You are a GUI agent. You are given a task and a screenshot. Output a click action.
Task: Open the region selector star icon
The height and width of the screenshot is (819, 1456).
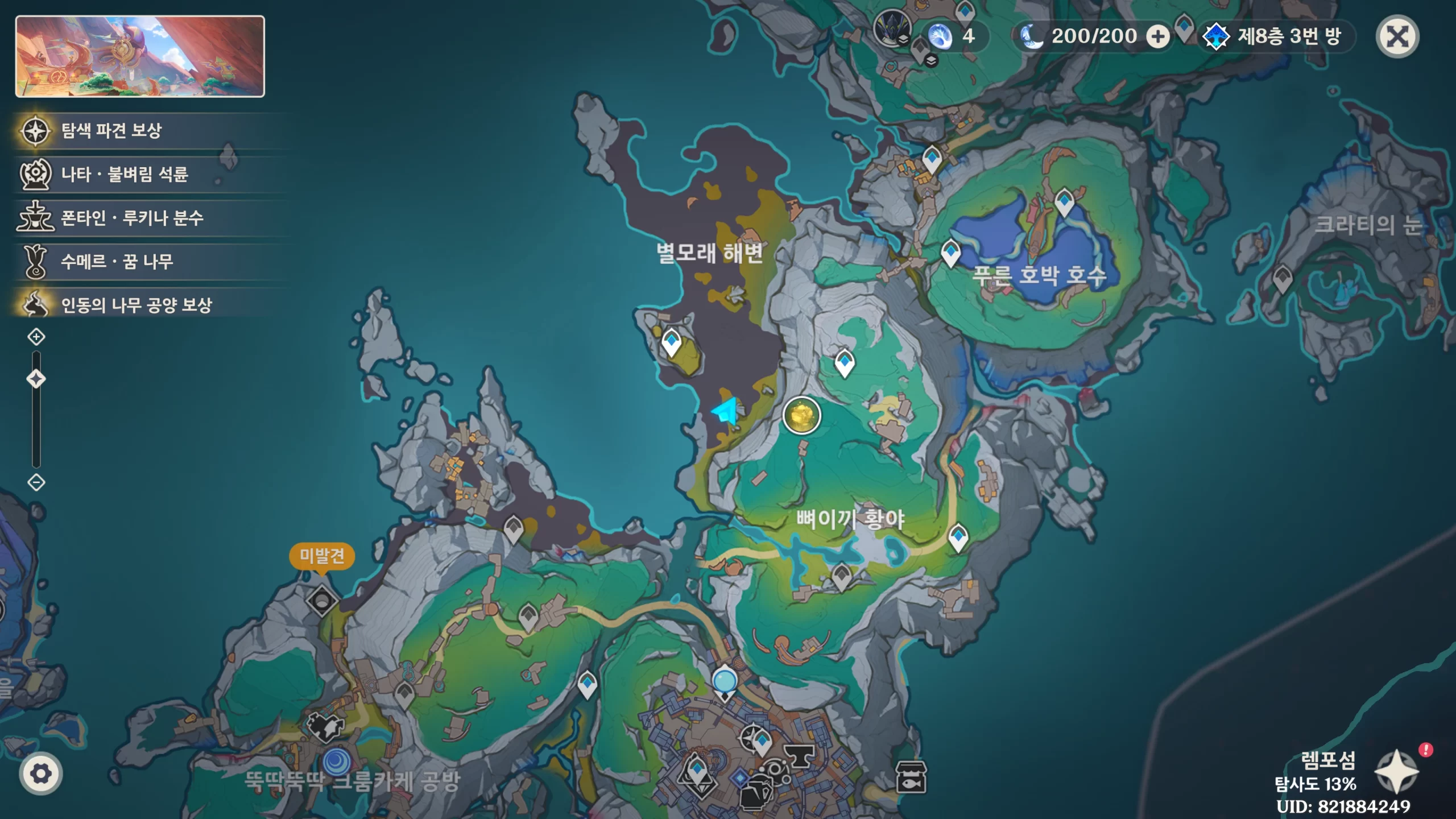click(x=1396, y=772)
